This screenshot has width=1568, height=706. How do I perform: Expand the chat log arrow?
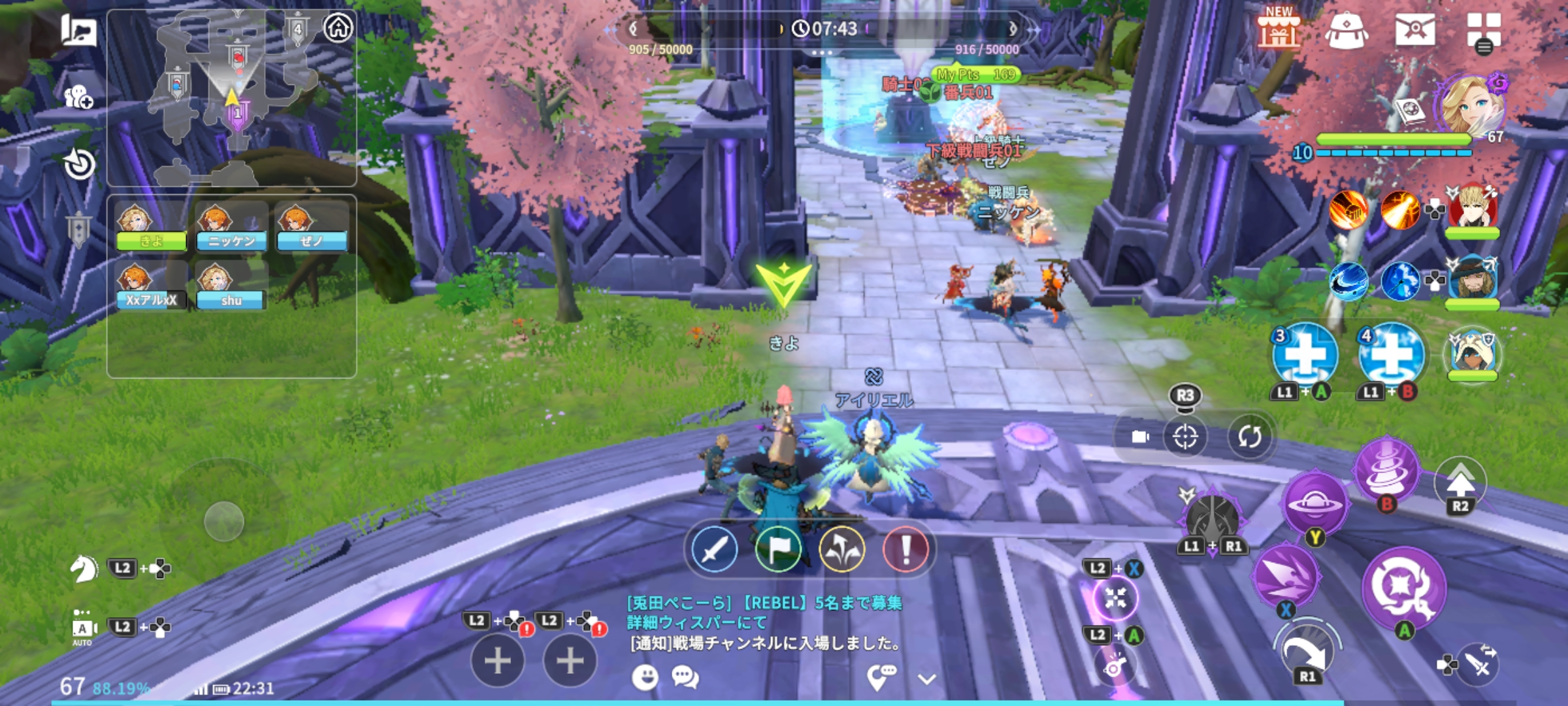click(x=927, y=679)
